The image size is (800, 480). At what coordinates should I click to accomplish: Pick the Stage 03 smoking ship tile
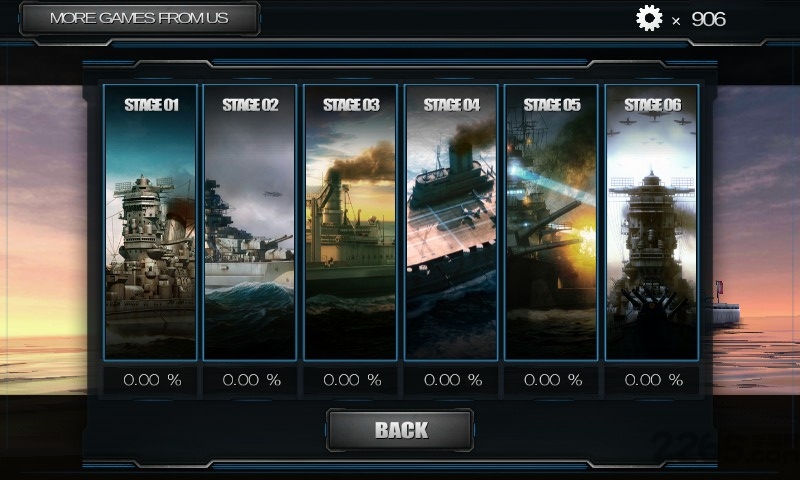351,222
